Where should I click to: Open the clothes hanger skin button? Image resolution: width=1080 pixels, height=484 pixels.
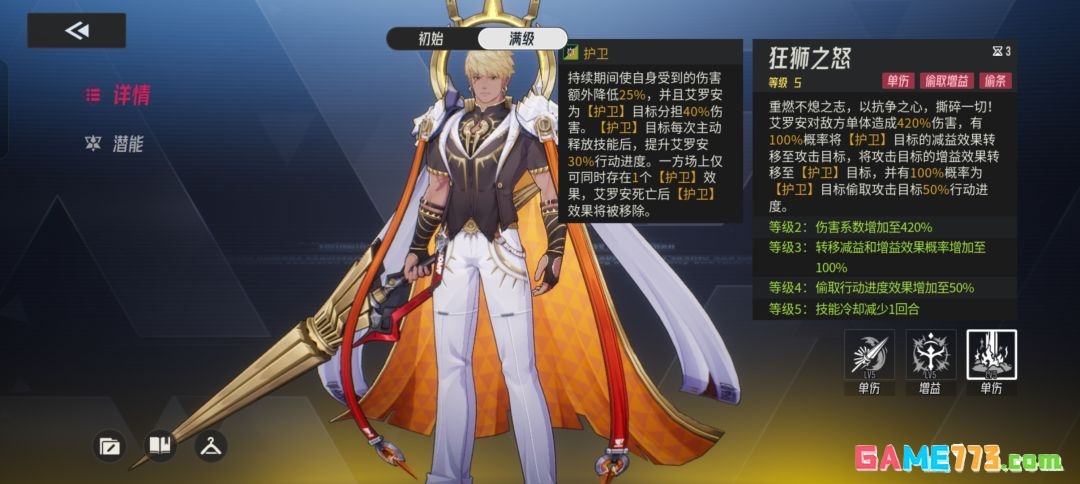[x=210, y=446]
